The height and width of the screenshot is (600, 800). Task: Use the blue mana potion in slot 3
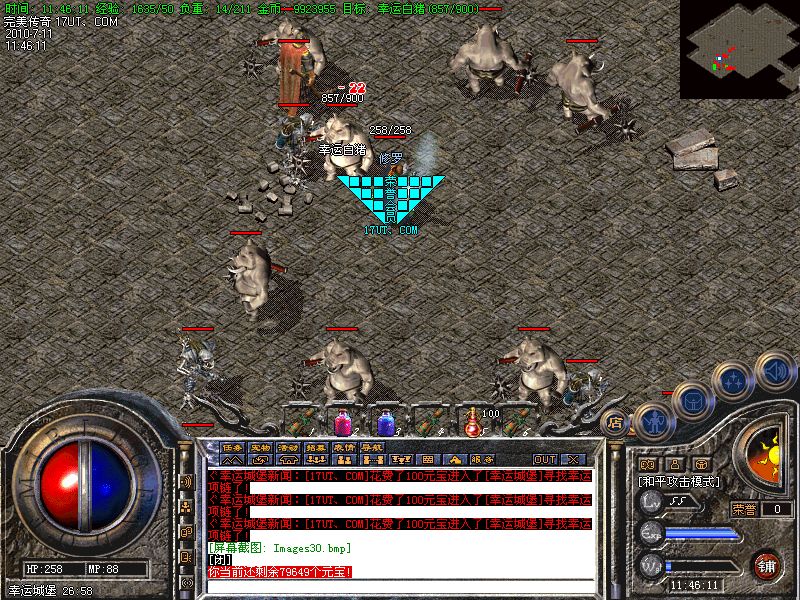coord(386,419)
